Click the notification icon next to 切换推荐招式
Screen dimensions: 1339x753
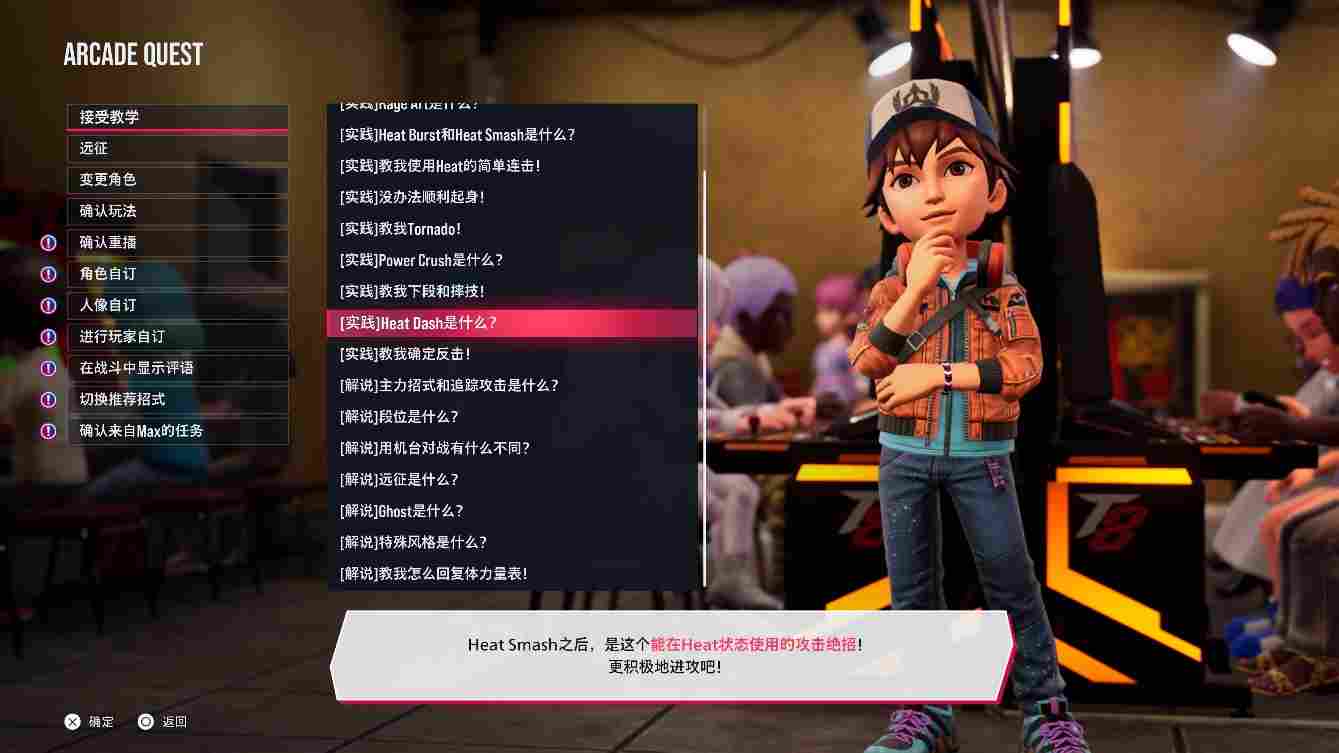coord(48,400)
